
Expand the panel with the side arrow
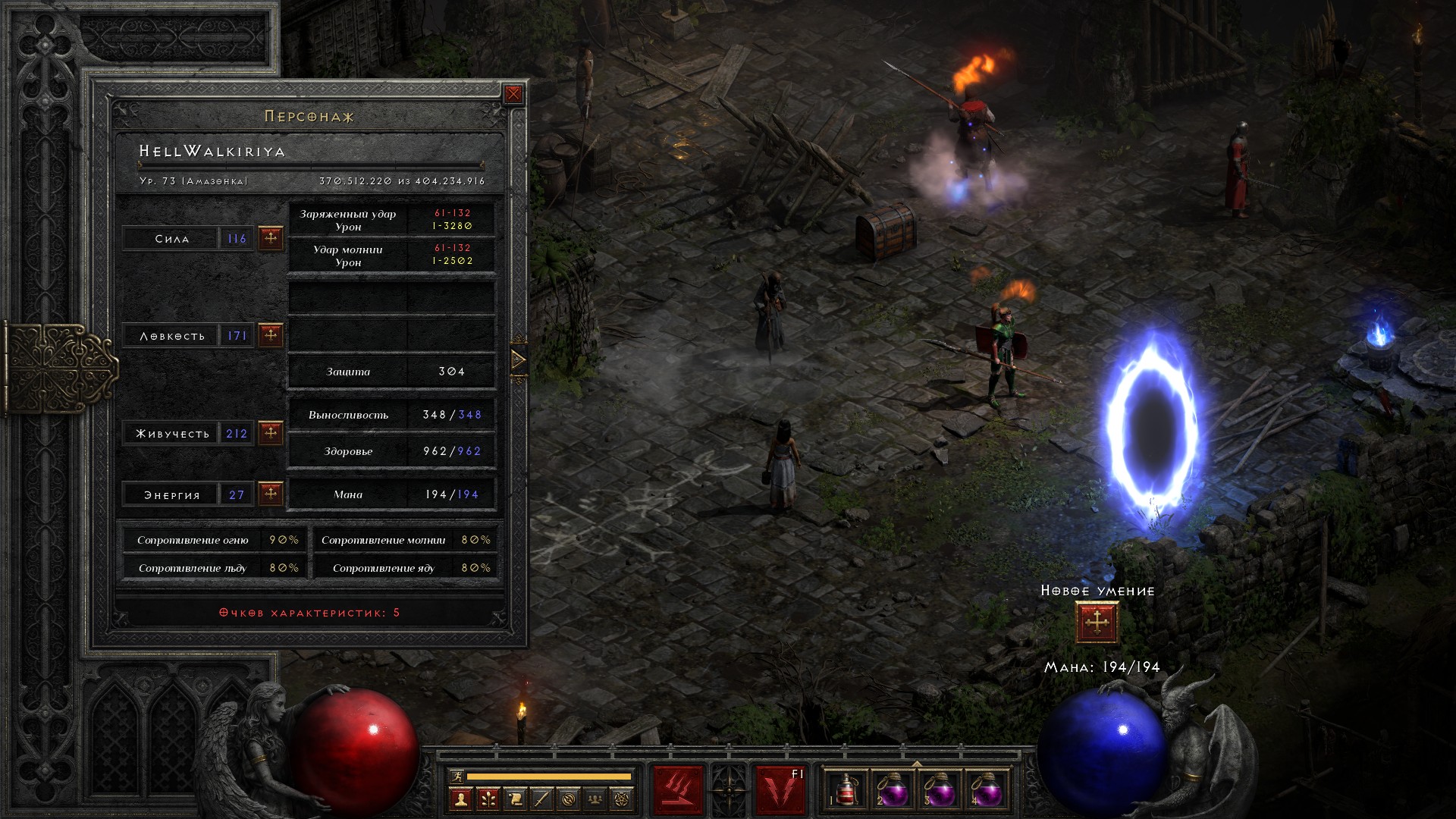[519, 359]
